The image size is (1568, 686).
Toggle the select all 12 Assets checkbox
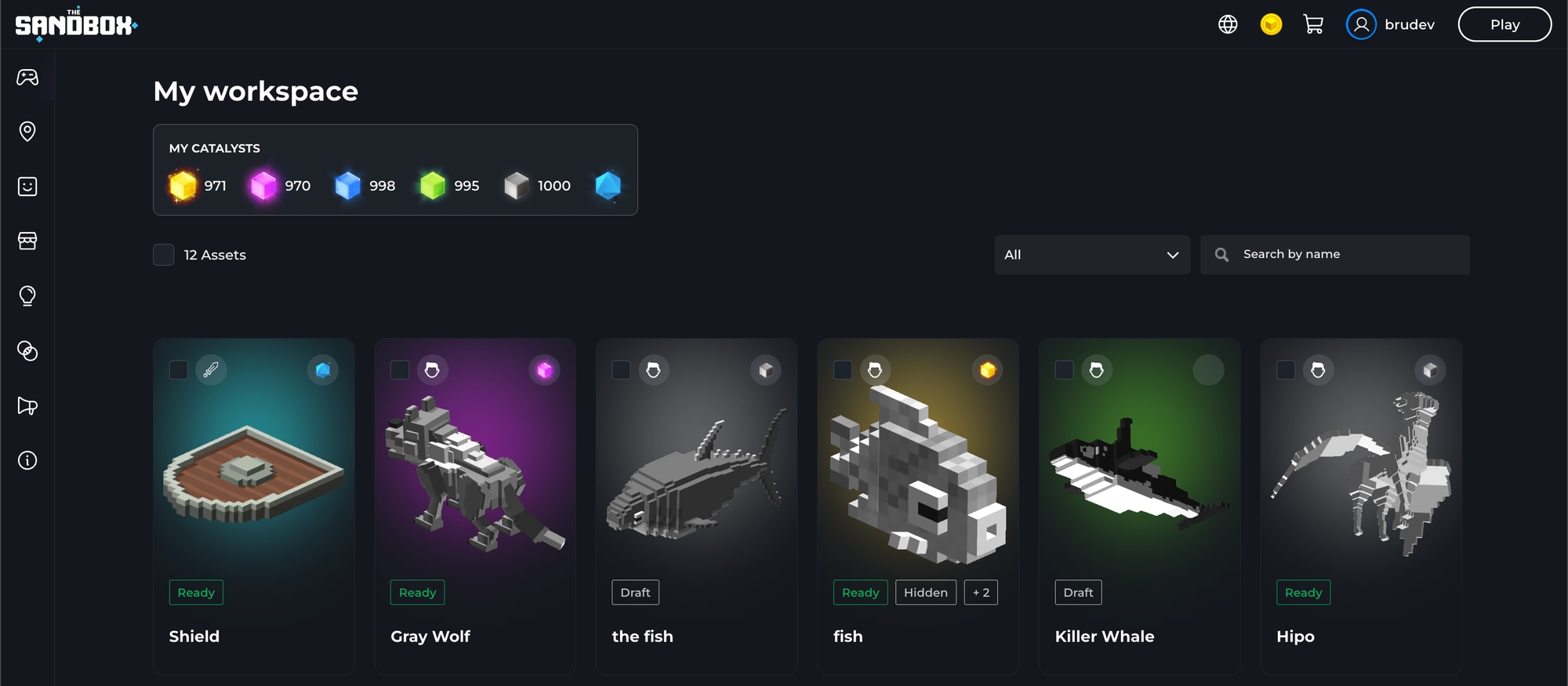pyautogui.click(x=164, y=255)
